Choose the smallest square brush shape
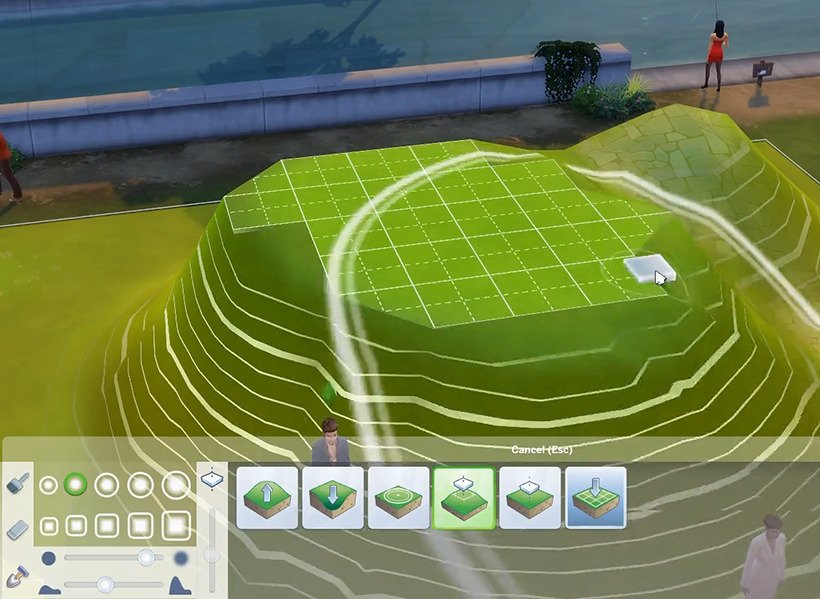 (x=48, y=525)
